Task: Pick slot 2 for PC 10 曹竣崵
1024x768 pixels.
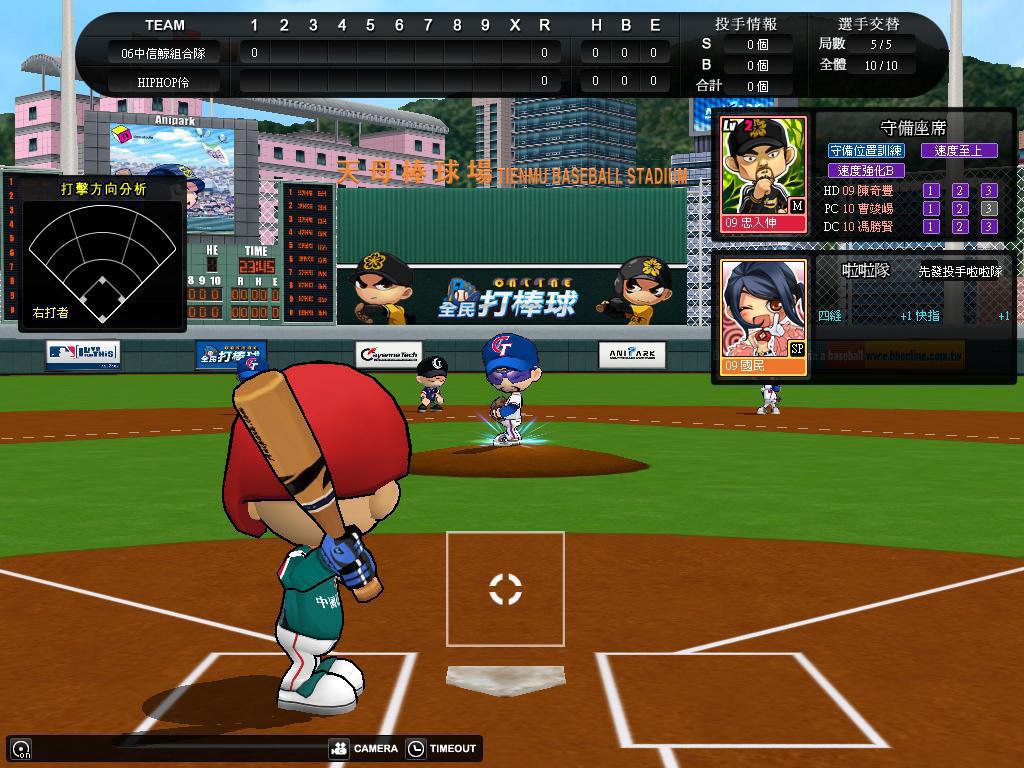Action: (x=960, y=208)
